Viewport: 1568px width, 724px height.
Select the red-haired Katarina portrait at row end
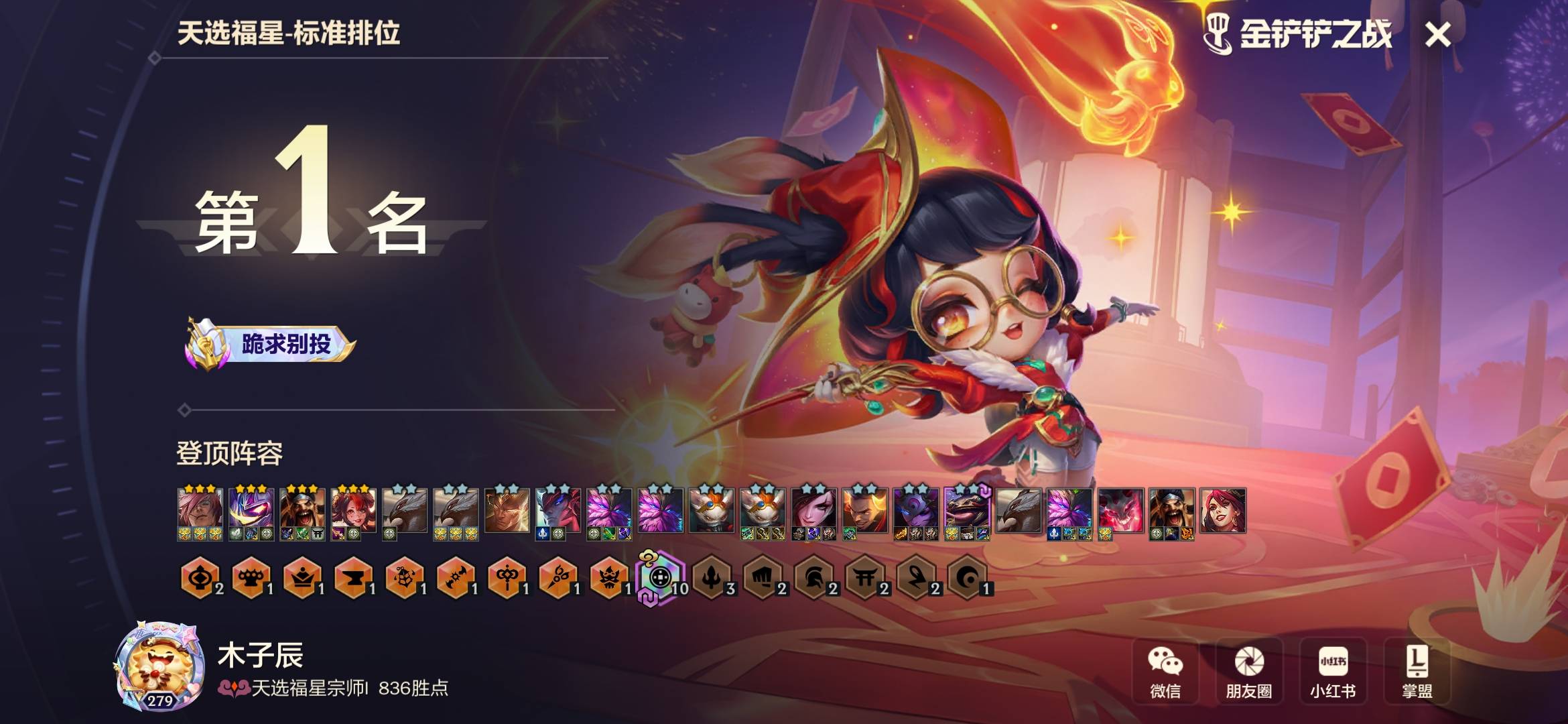(1223, 511)
